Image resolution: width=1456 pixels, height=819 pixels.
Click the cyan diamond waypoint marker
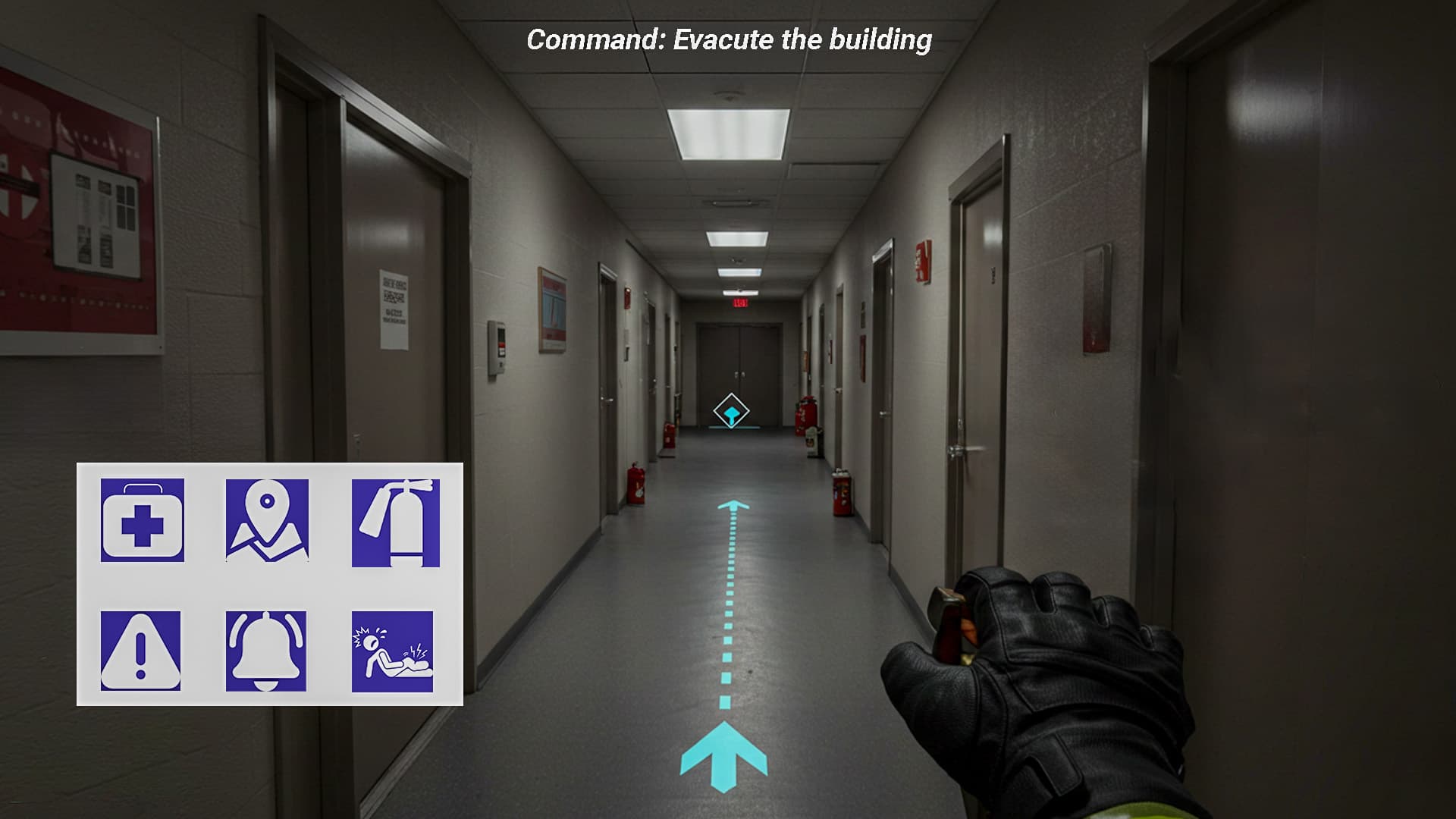click(x=730, y=410)
